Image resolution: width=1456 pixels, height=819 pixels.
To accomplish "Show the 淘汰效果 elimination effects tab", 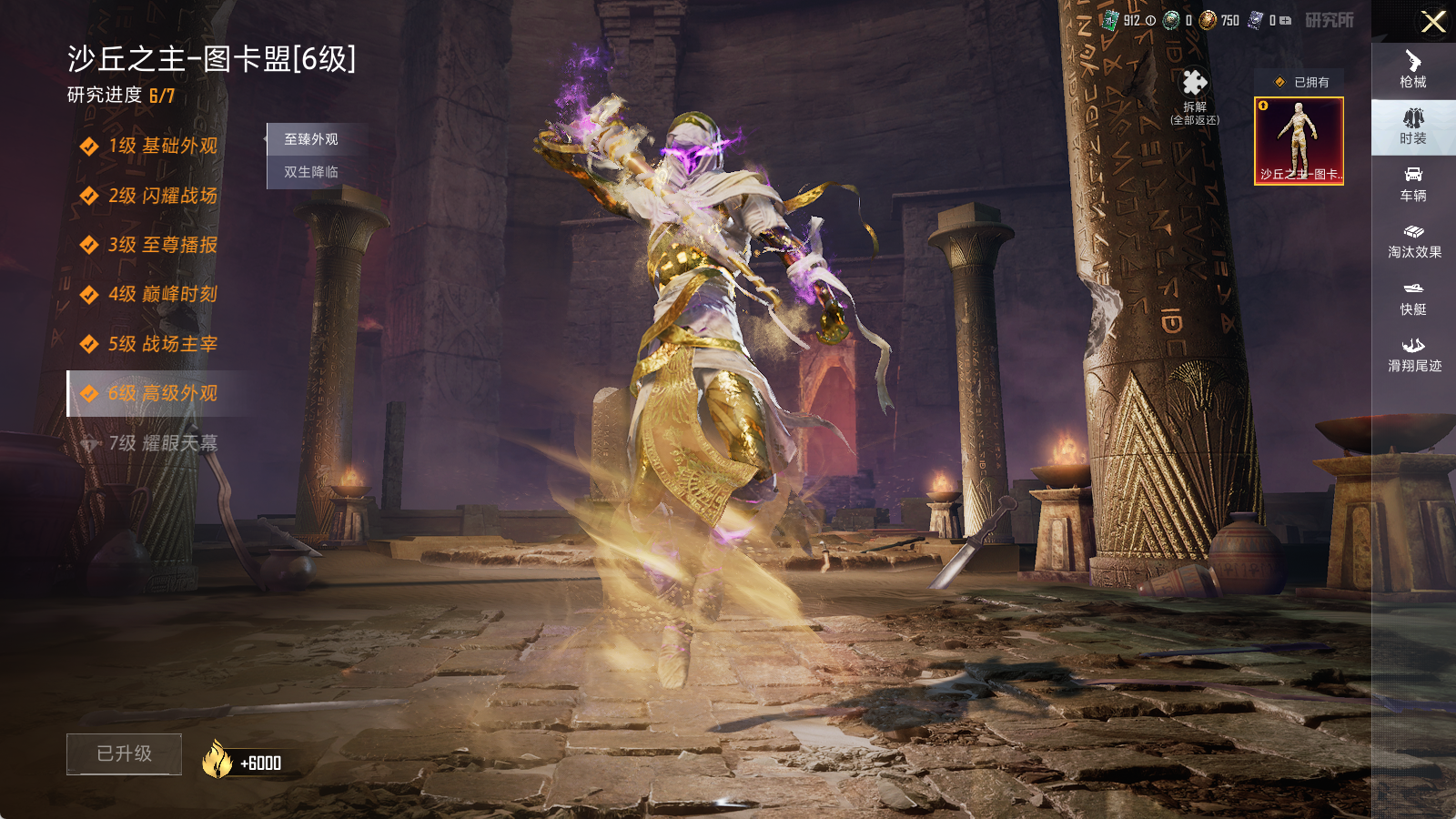I will tap(1413, 241).
